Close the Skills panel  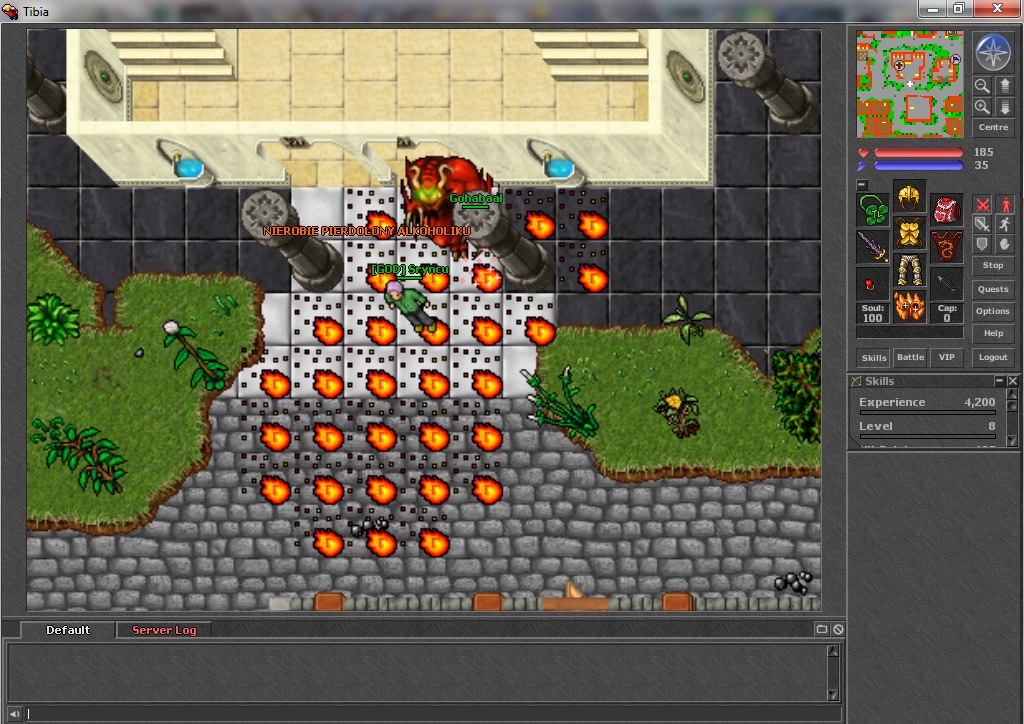[1013, 381]
